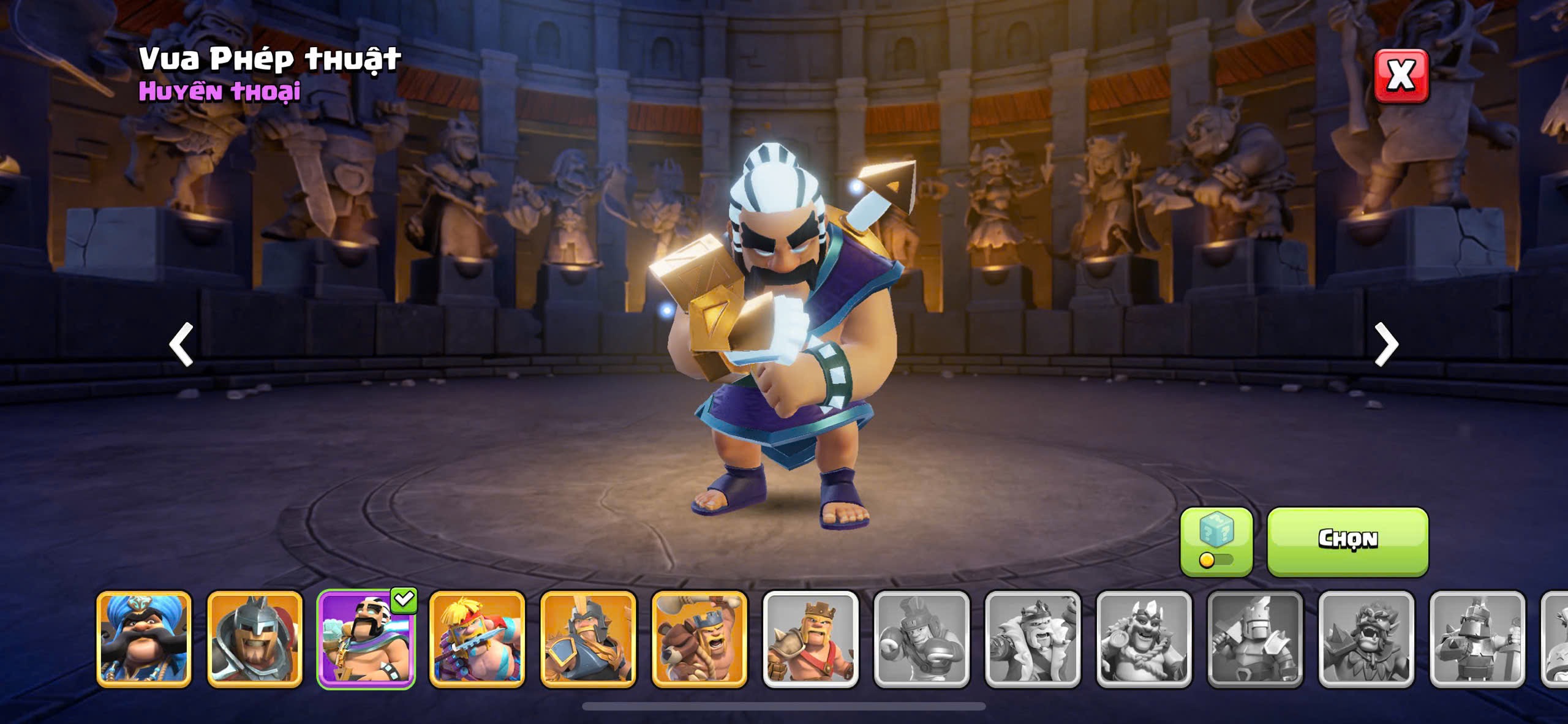1568x724 pixels.
Task: Preview the locked leafy roaring king skin
Action: (x=1366, y=638)
